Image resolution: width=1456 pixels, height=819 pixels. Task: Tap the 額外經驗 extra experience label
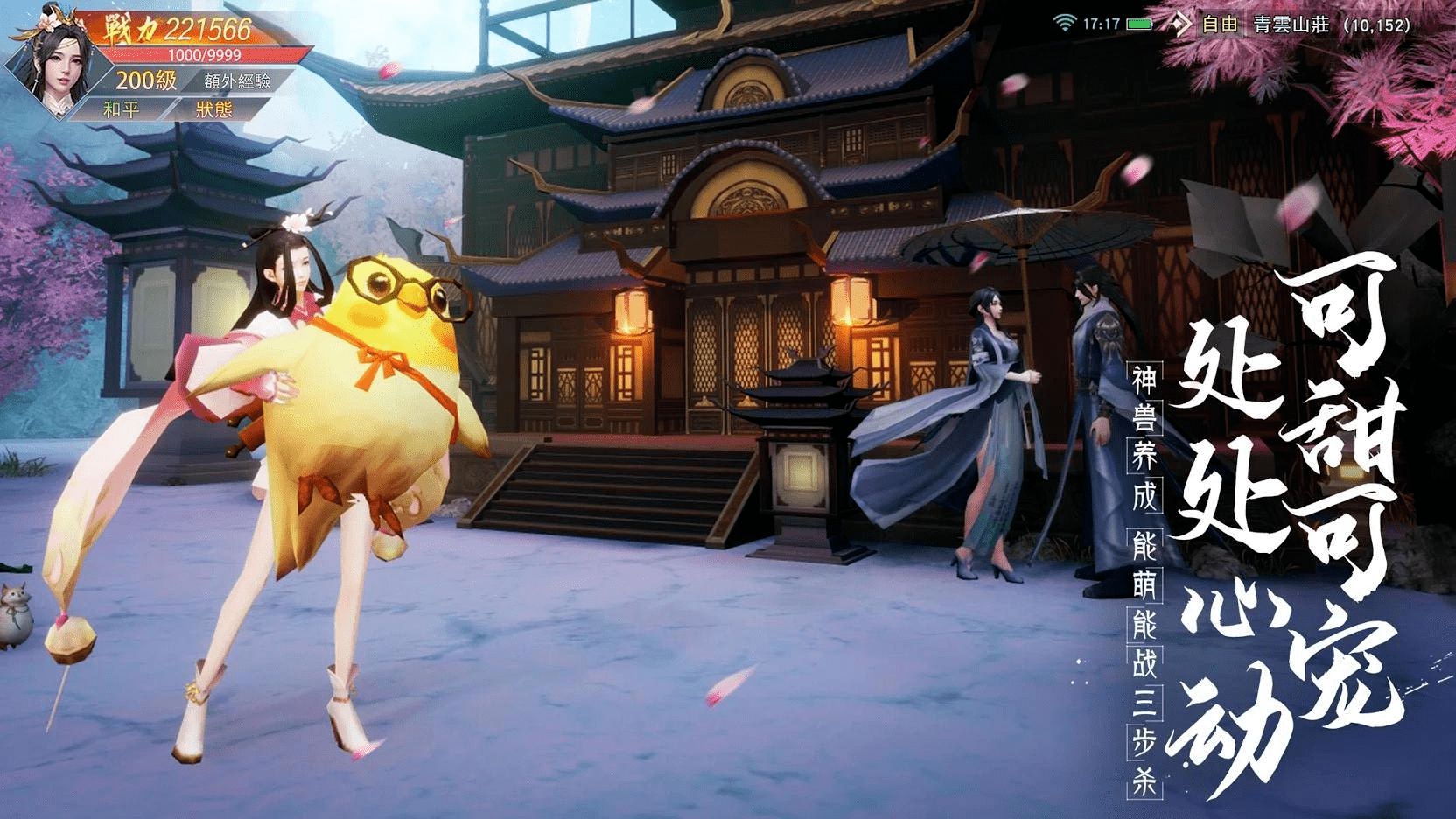(237, 81)
